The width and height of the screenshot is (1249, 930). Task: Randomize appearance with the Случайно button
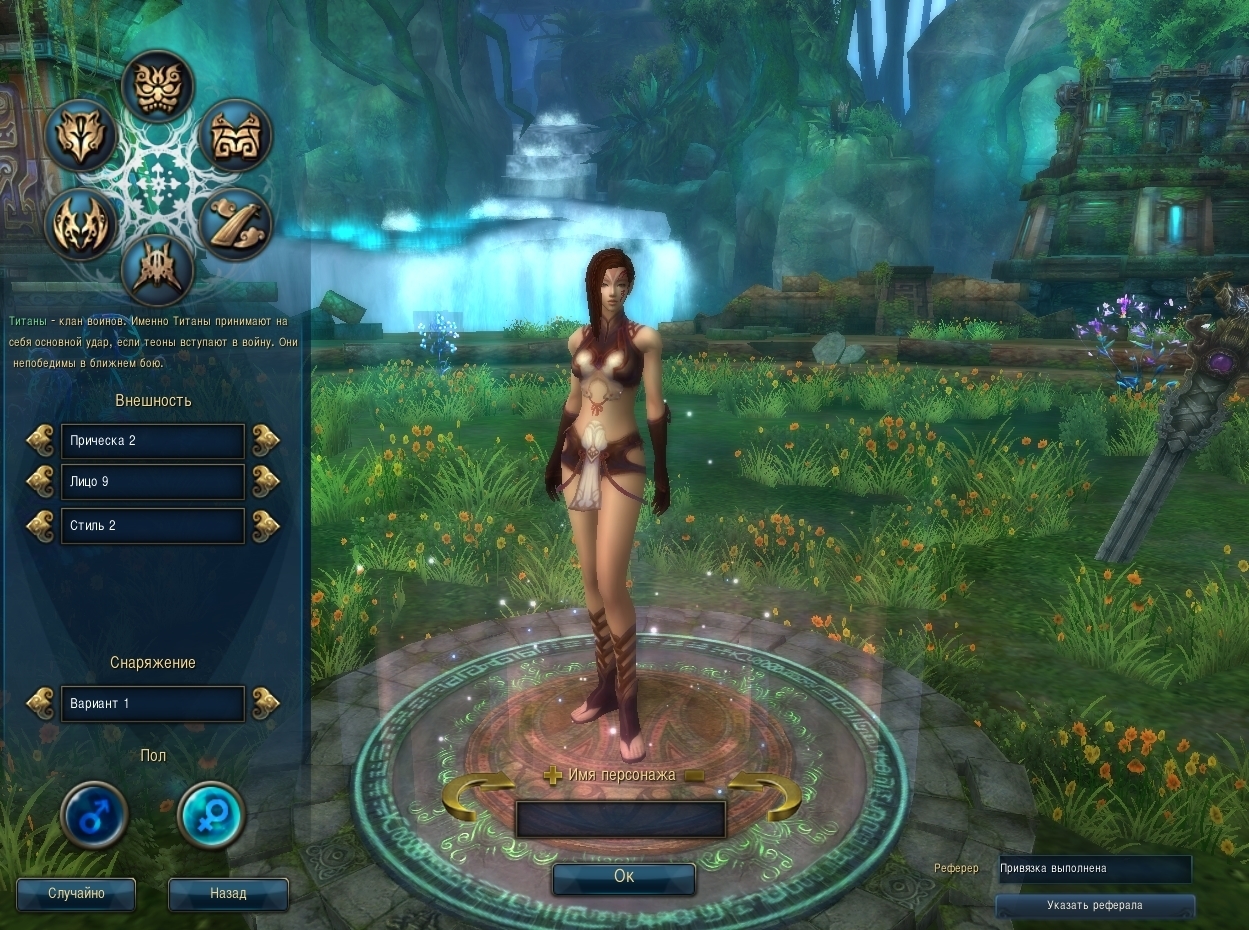pos(76,894)
